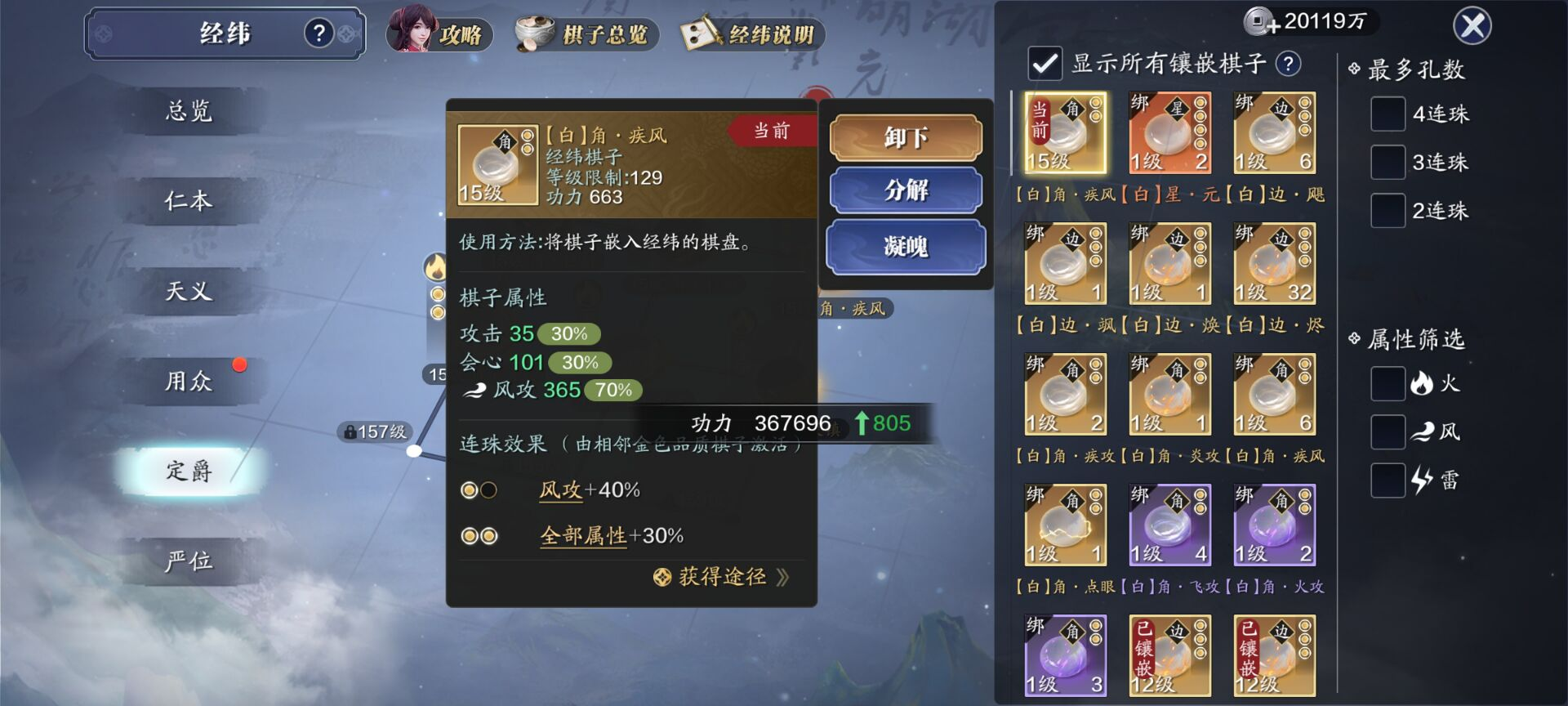Close the chess piece panel
Viewport: 1568px width, 706px height.
click(1472, 26)
